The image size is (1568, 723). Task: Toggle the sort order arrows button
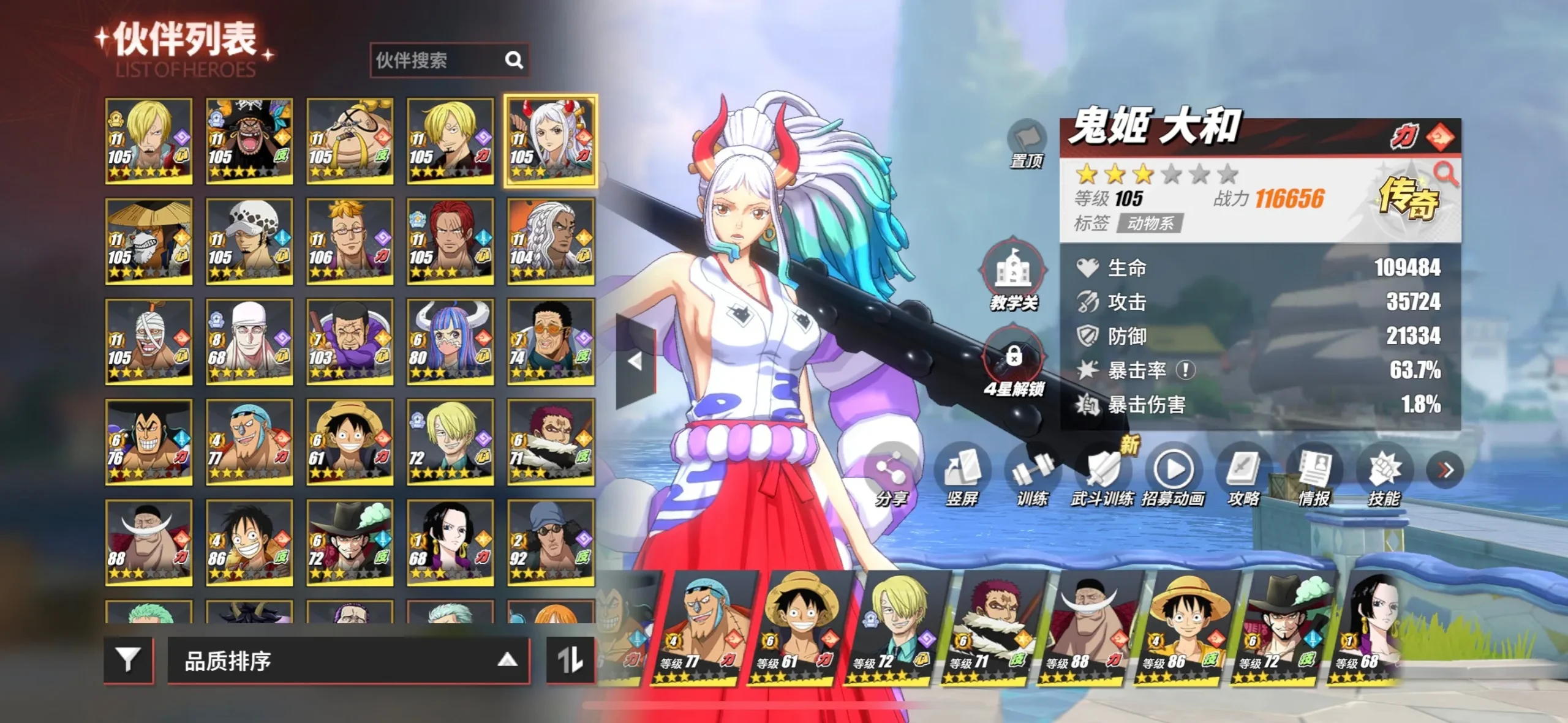pos(570,660)
